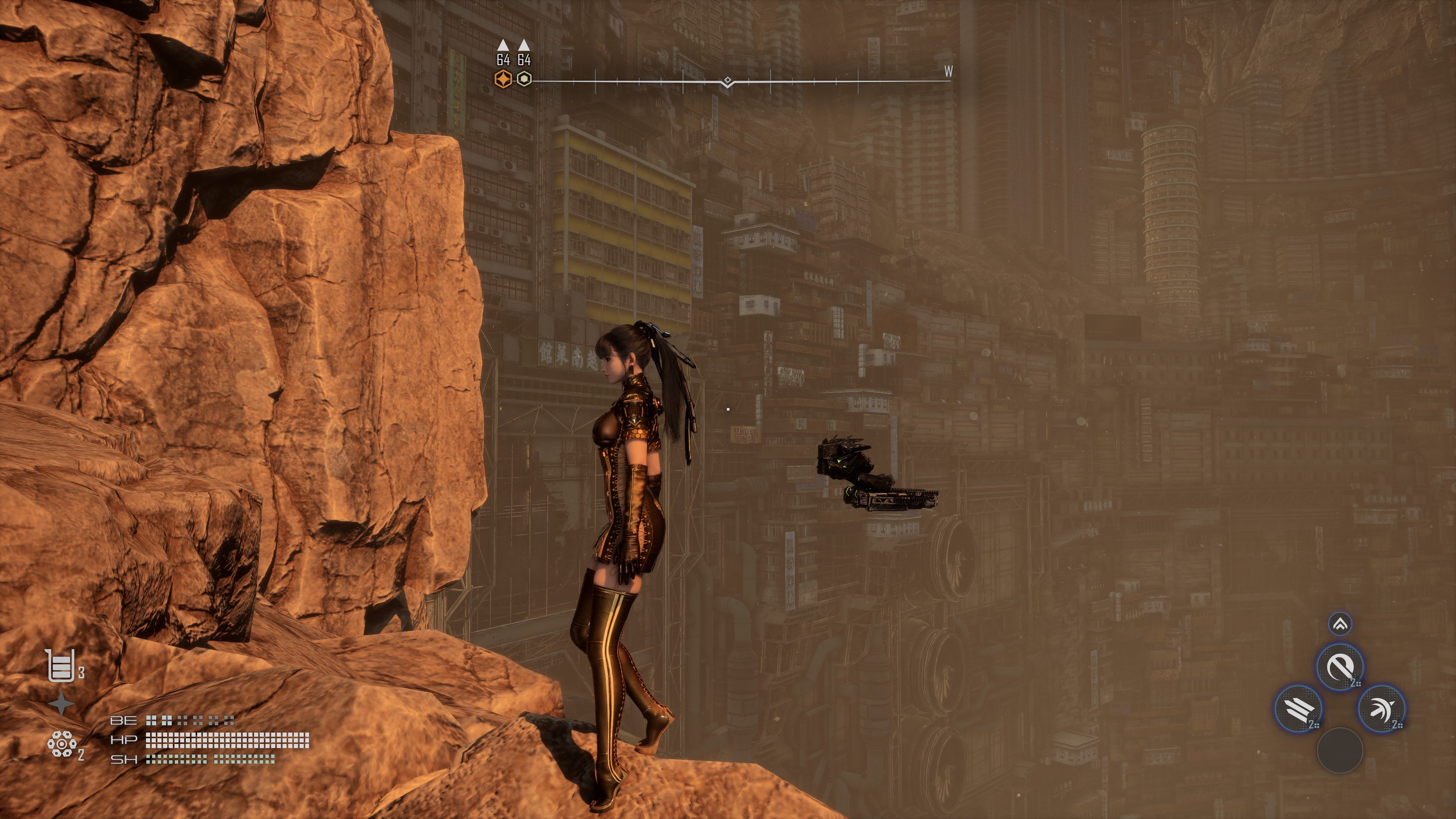Select the orange main quest compass marker
The image size is (1456, 819).
(502, 79)
